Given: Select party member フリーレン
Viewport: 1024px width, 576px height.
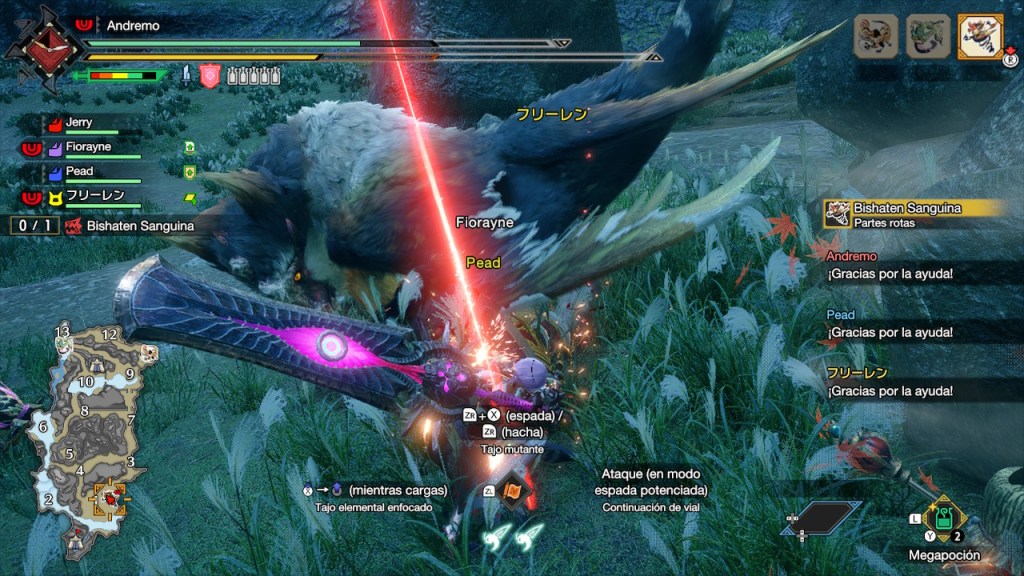Looking at the screenshot, I should point(90,195).
